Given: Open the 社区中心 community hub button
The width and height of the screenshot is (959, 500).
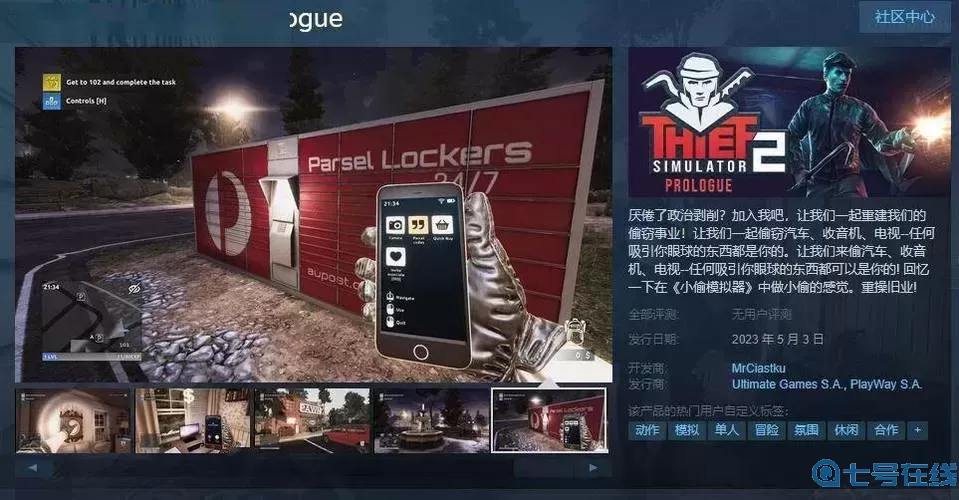Looking at the screenshot, I should pos(904,17).
